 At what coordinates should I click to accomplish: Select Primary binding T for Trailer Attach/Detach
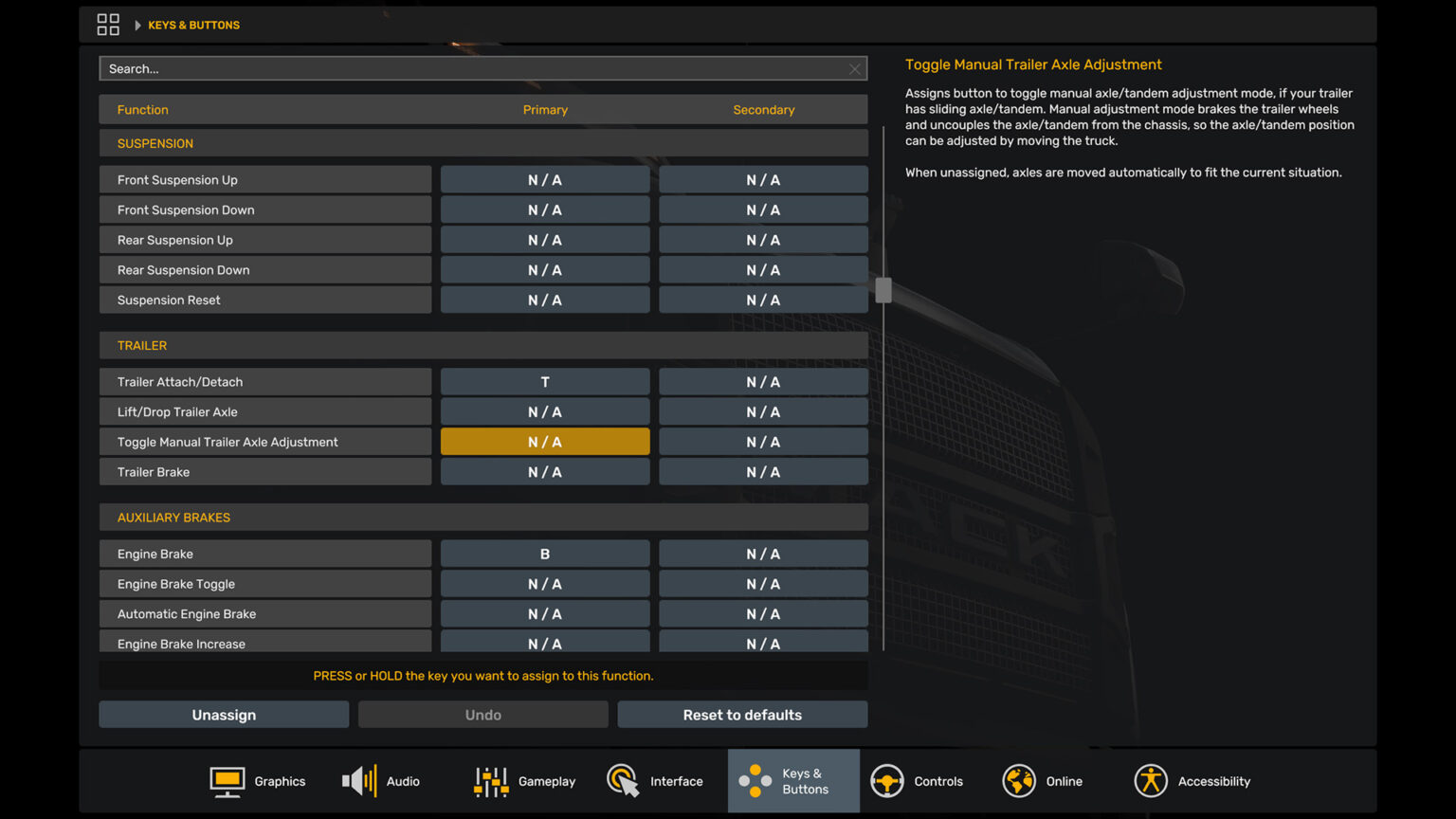click(x=544, y=381)
